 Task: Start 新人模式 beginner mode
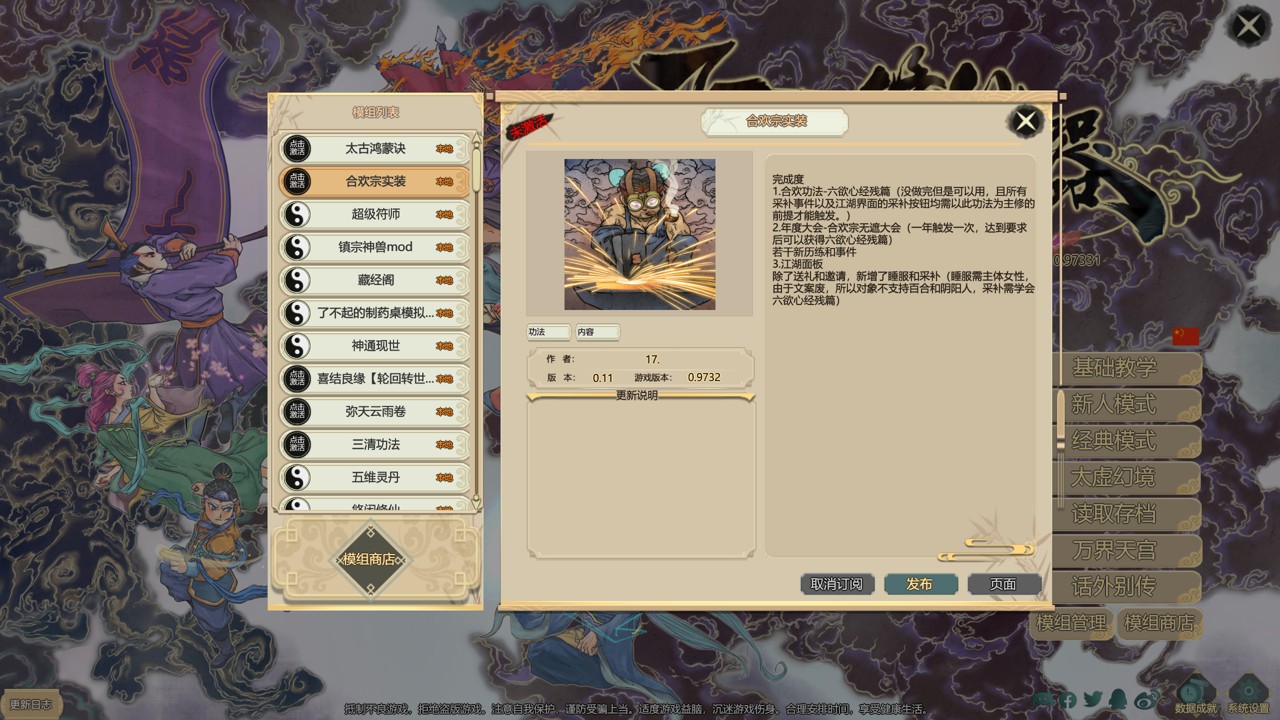click(x=1114, y=405)
